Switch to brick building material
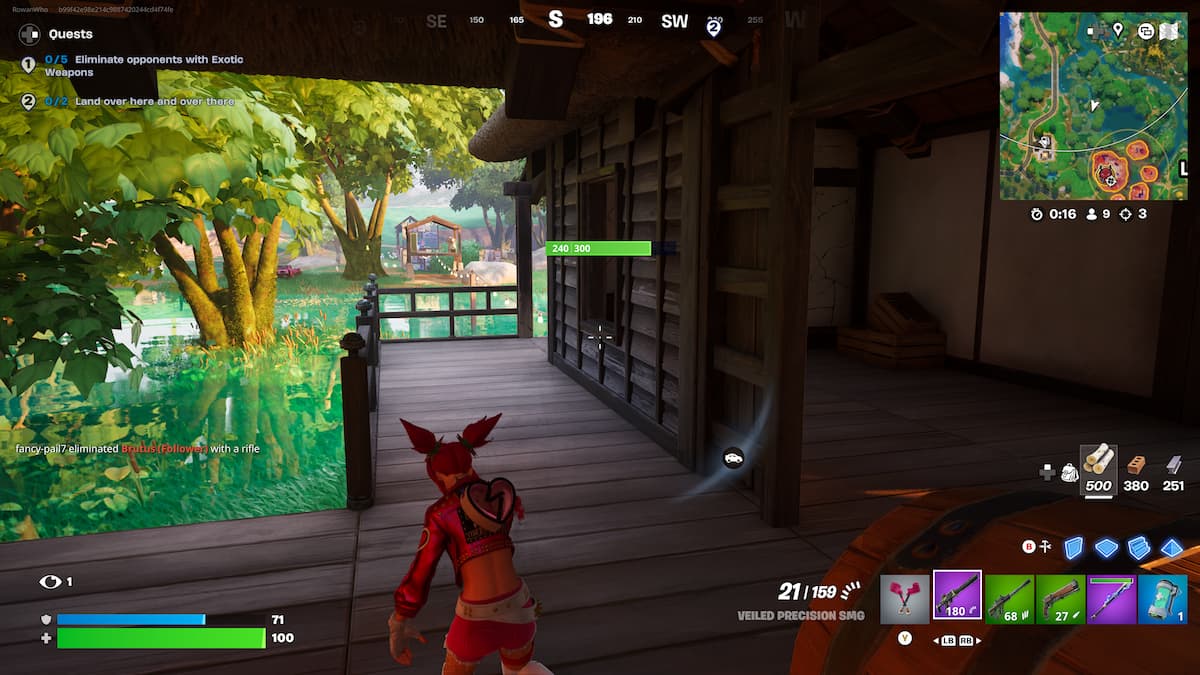Viewport: 1200px width, 675px height. (x=1136, y=469)
